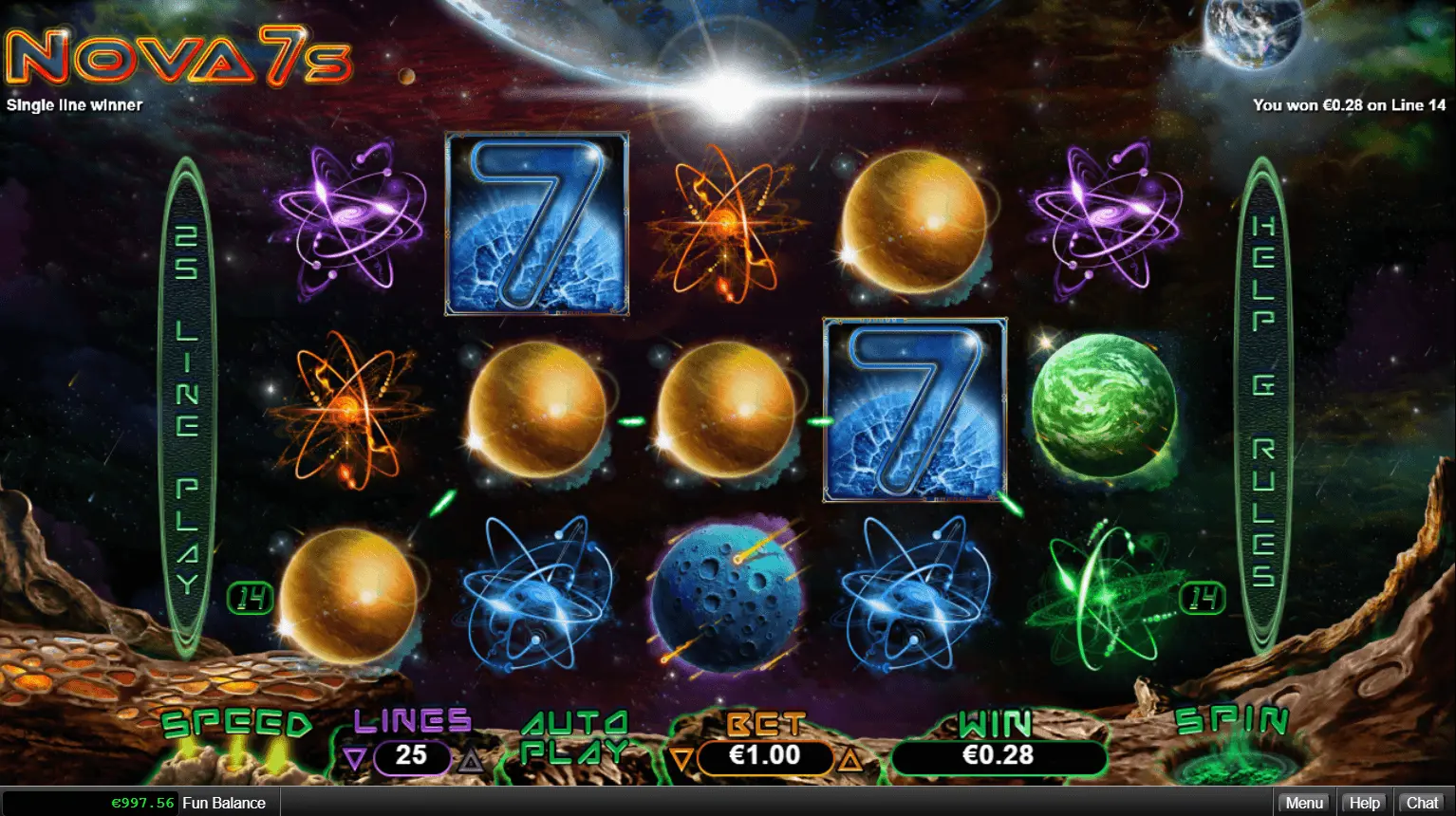Spin the reels
This screenshot has width=1456, height=816.
(x=1231, y=738)
